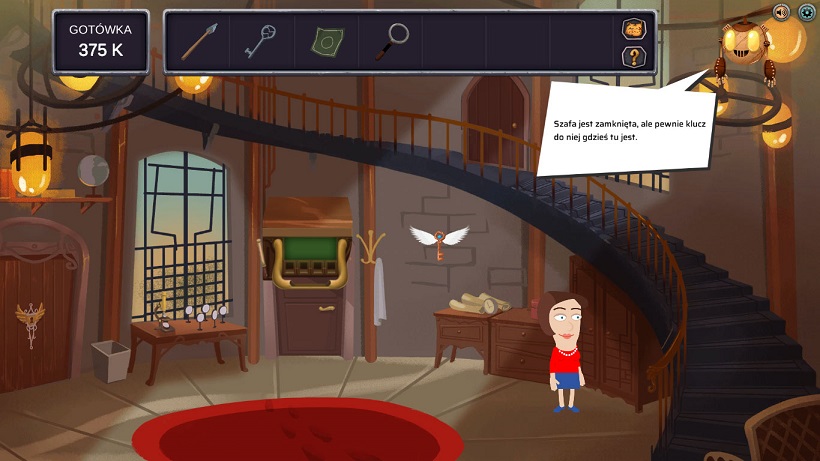Select the magnifying glass item
Image resolution: width=820 pixels, height=461 pixels.
click(391, 42)
